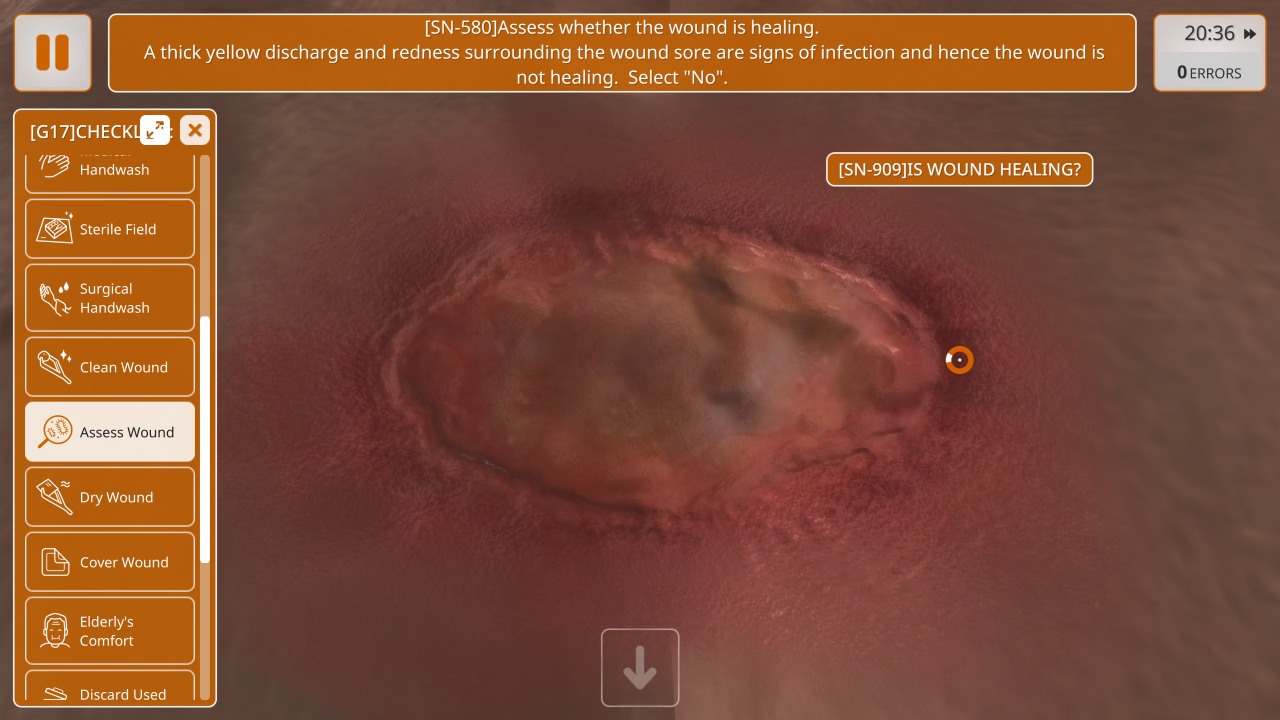Select the Cover Wound checklist item
The height and width of the screenshot is (720, 1280).
(110, 562)
